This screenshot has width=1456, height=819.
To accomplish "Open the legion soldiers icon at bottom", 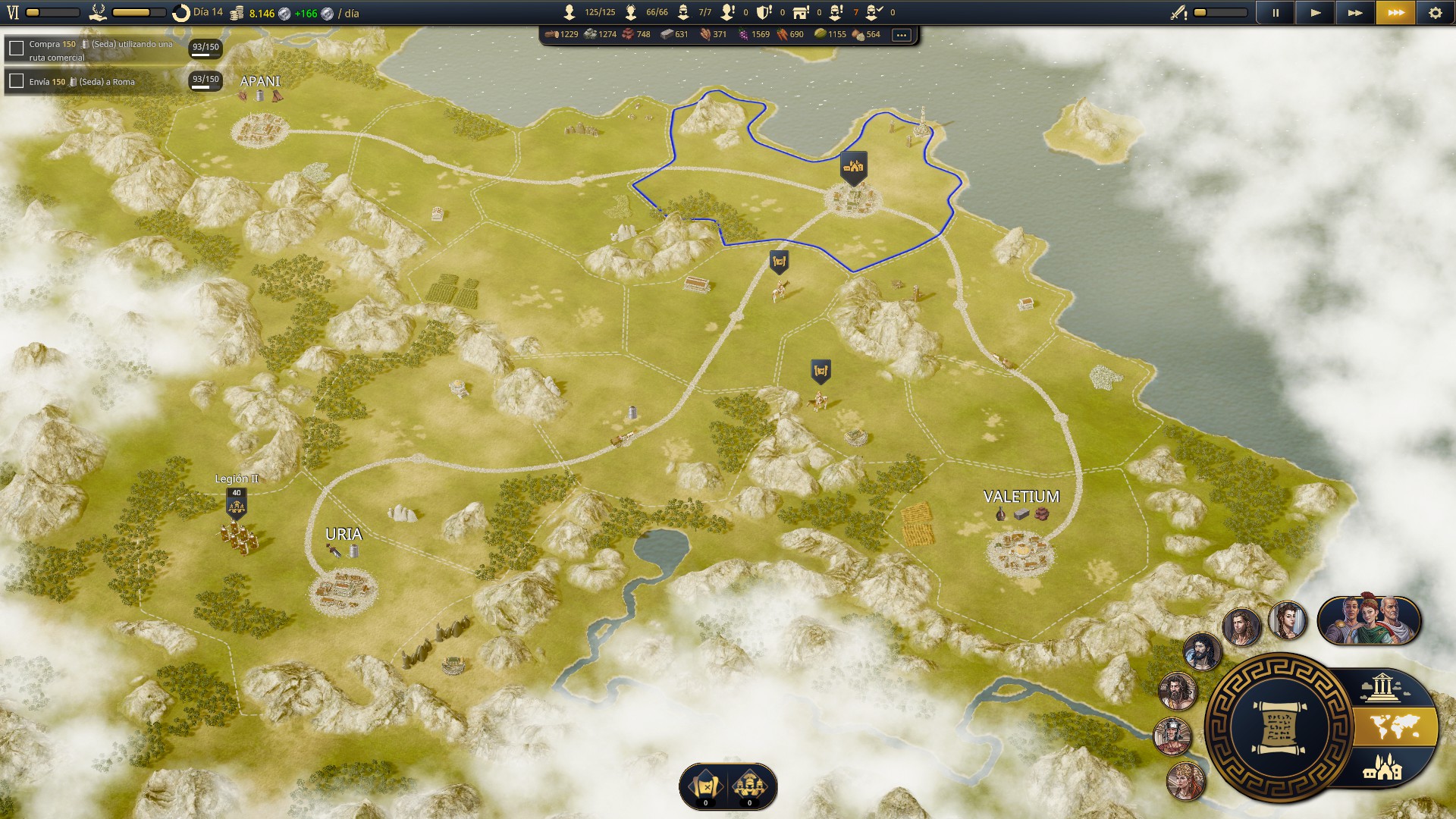I will pos(750,786).
